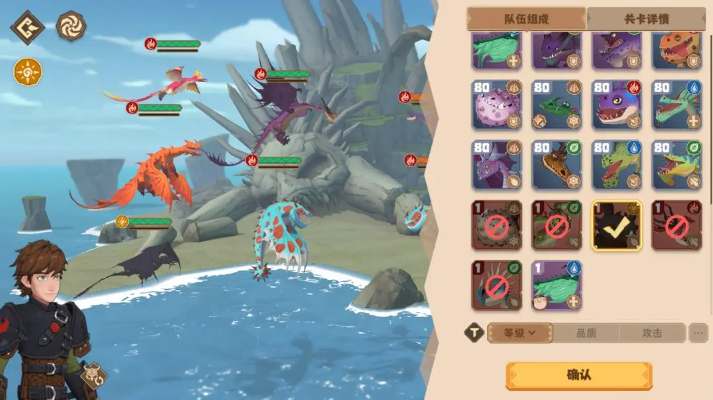713x400 pixels.
Task: Select the pink spotted level 80 dragon card
Action: [x=497, y=105]
